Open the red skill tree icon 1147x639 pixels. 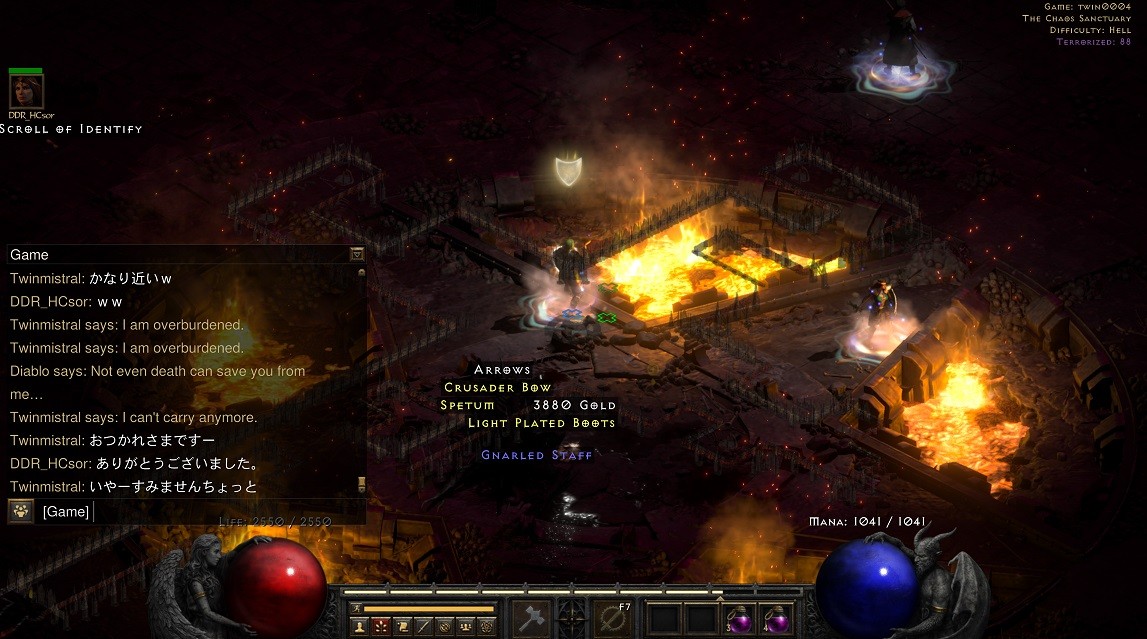pyautogui.click(x=380, y=626)
